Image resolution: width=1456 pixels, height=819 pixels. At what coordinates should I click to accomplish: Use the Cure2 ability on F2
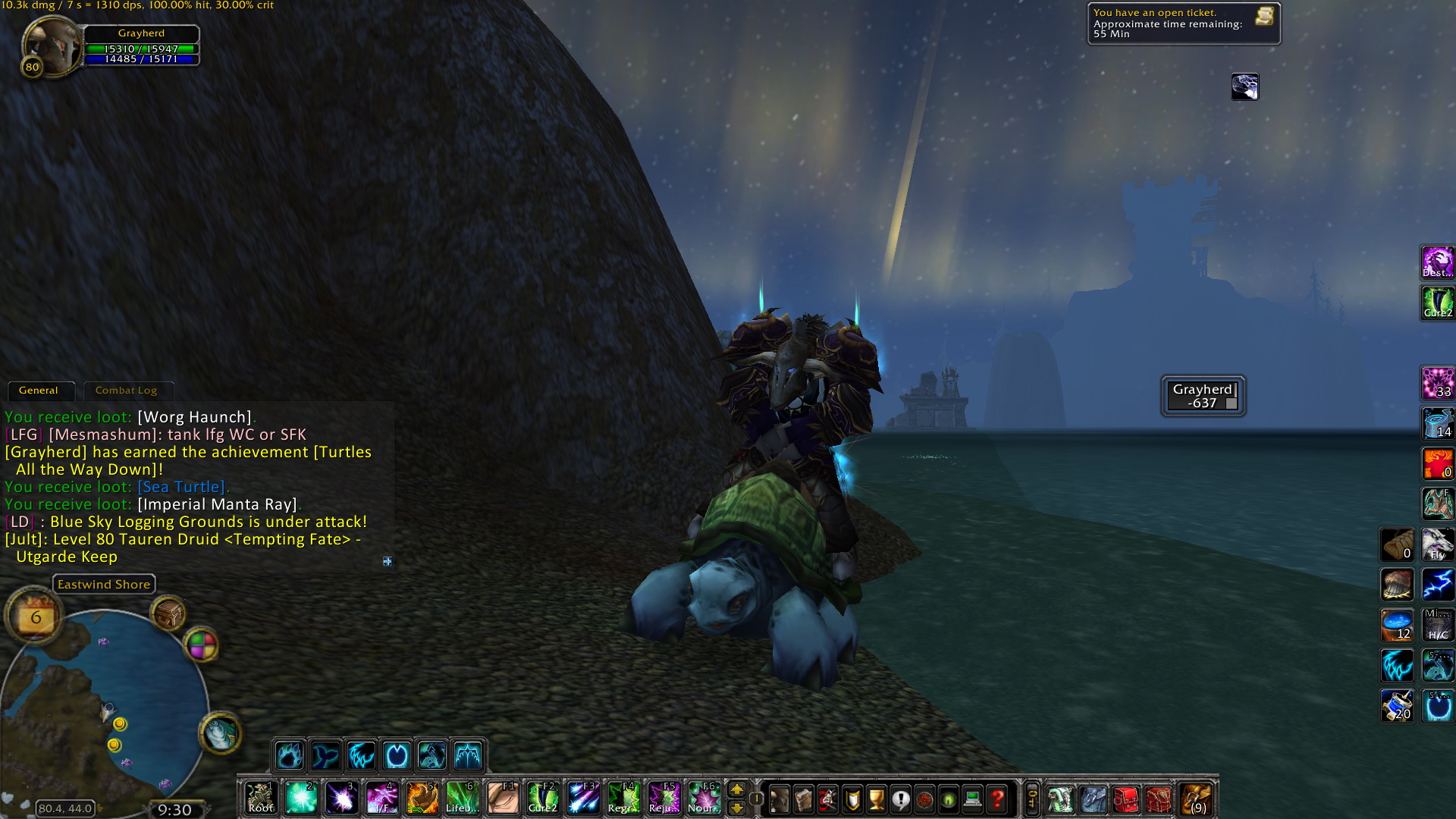pos(543,799)
